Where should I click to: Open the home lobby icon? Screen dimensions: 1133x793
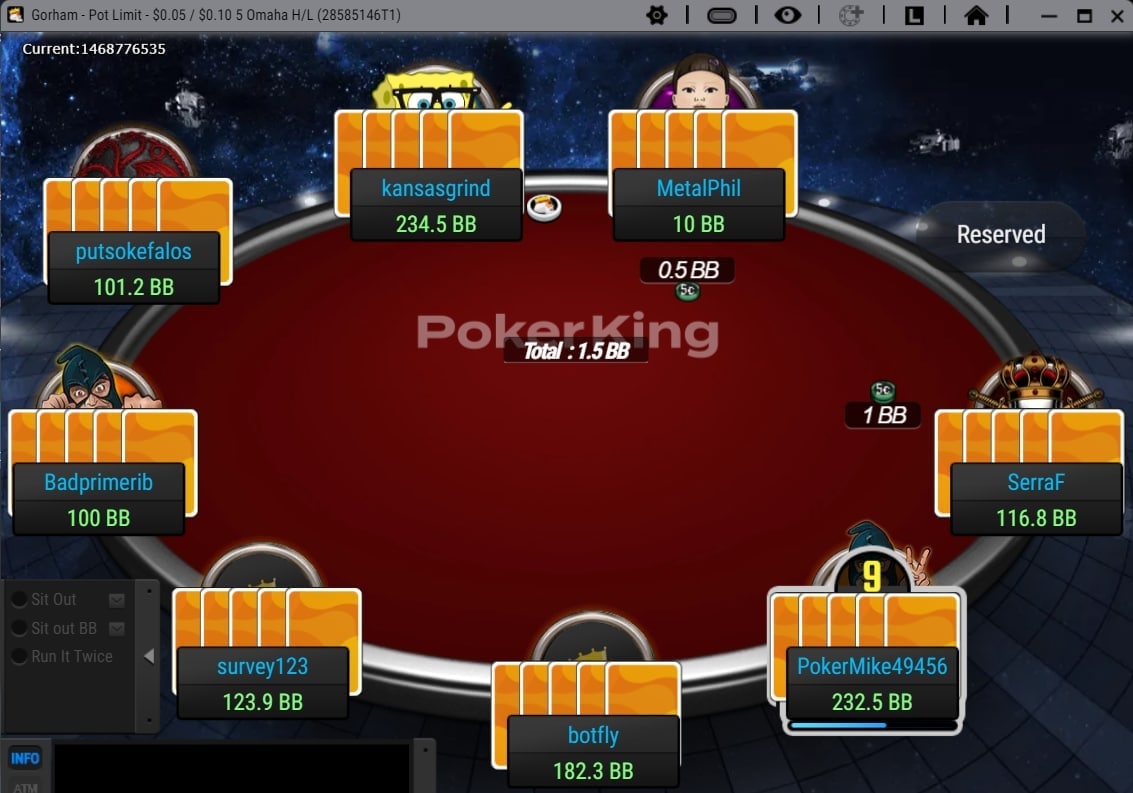tap(976, 15)
